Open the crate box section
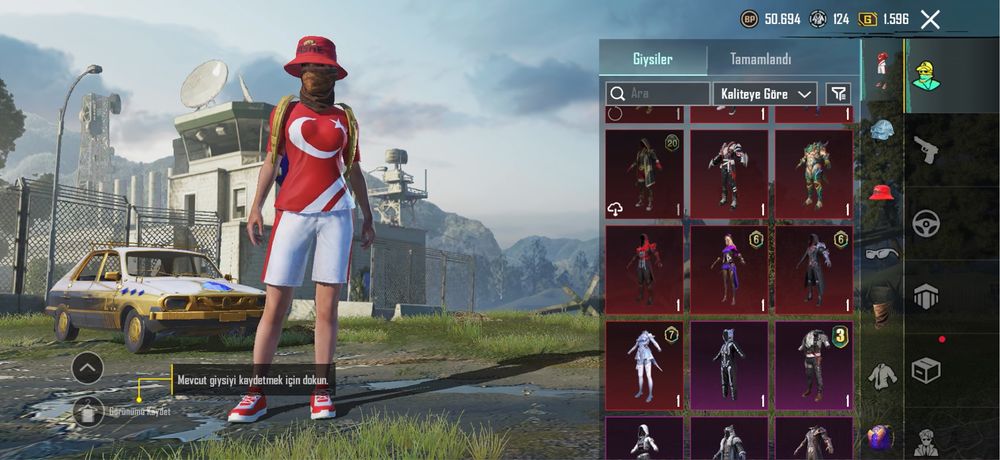Viewport: 1000px width, 460px height. pyautogui.click(x=926, y=371)
